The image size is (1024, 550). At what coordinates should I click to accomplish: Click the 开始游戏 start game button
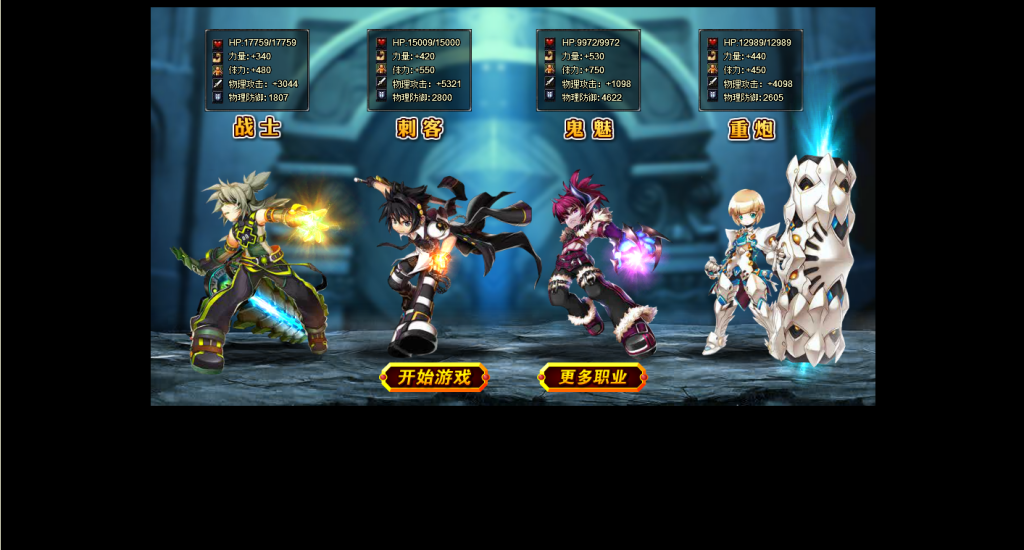tap(434, 377)
